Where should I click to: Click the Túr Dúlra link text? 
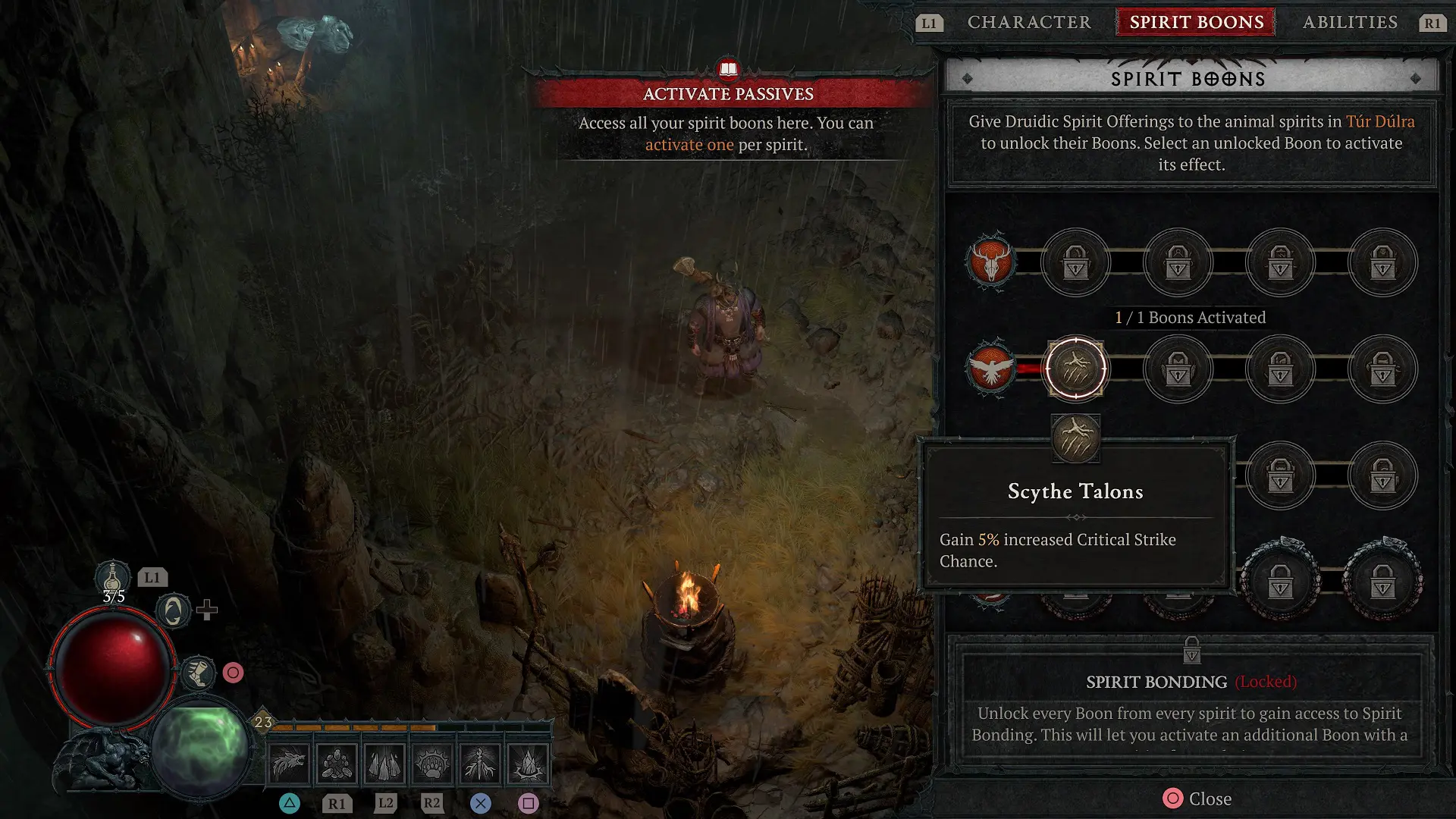(1381, 121)
